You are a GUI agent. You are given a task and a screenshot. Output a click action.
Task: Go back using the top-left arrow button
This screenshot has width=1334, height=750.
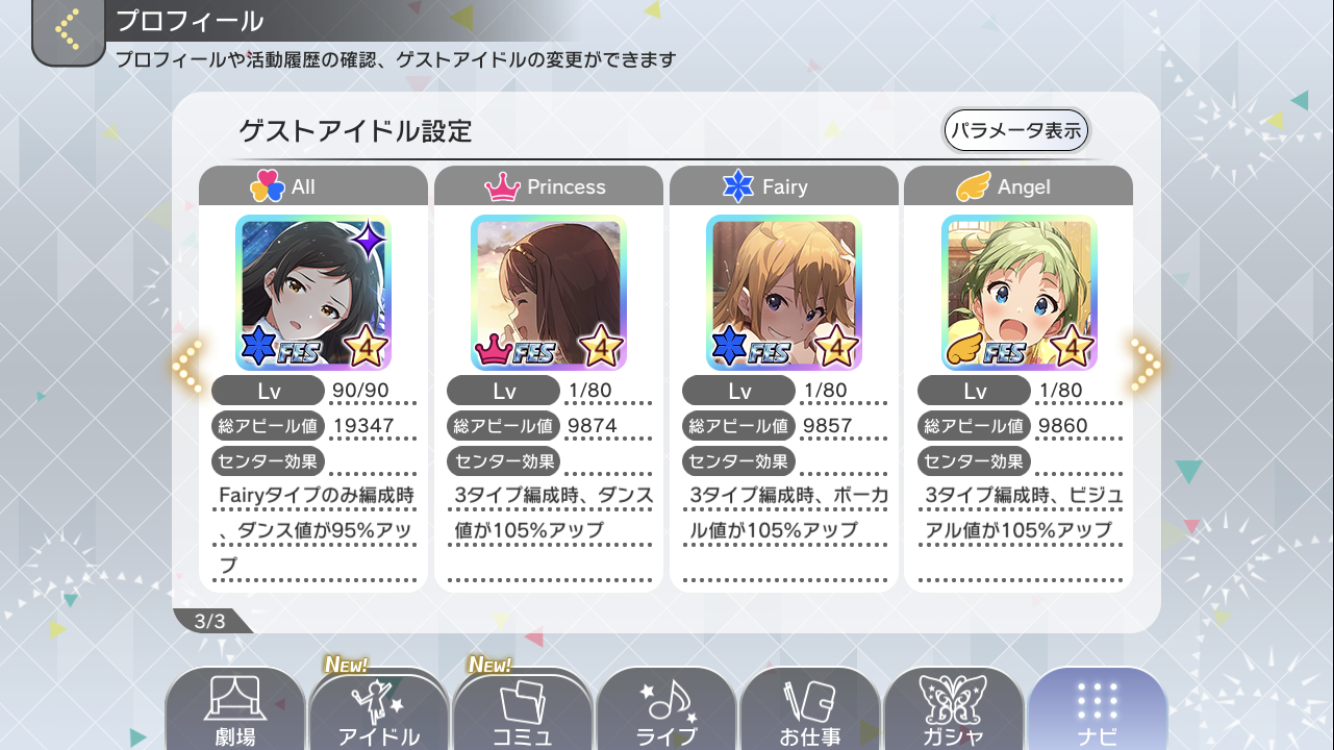pyautogui.click(x=68, y=30)
